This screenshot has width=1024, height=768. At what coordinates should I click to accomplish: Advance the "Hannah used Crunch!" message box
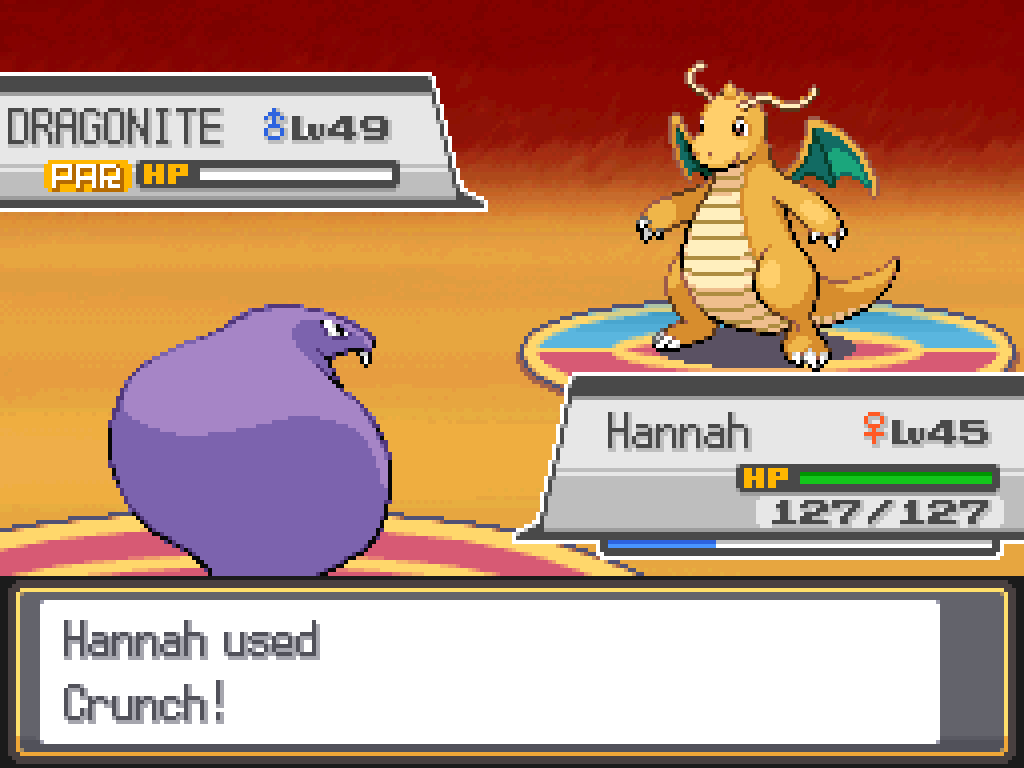point(490,672)
